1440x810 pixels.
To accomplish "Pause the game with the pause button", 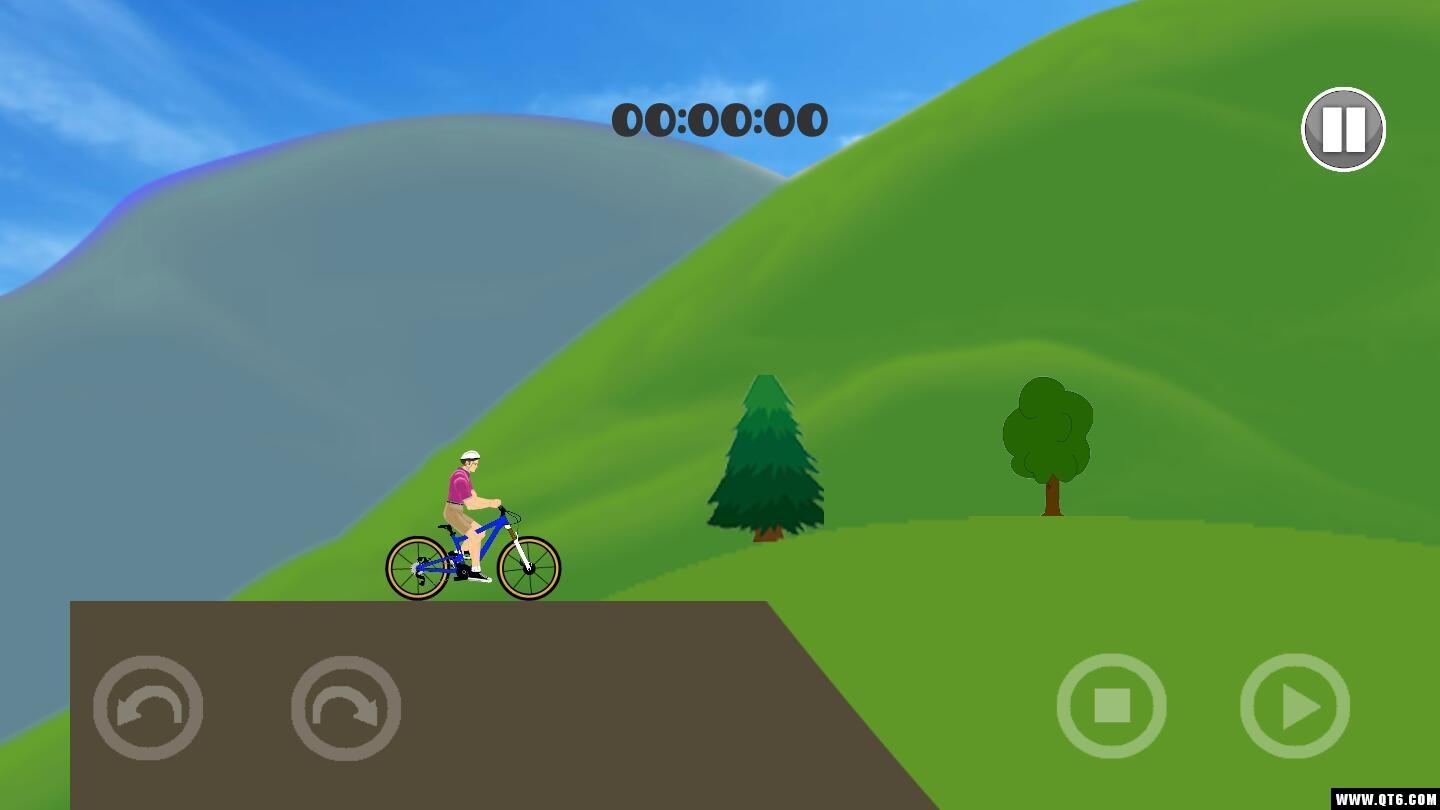I will tap(1343, 129).
